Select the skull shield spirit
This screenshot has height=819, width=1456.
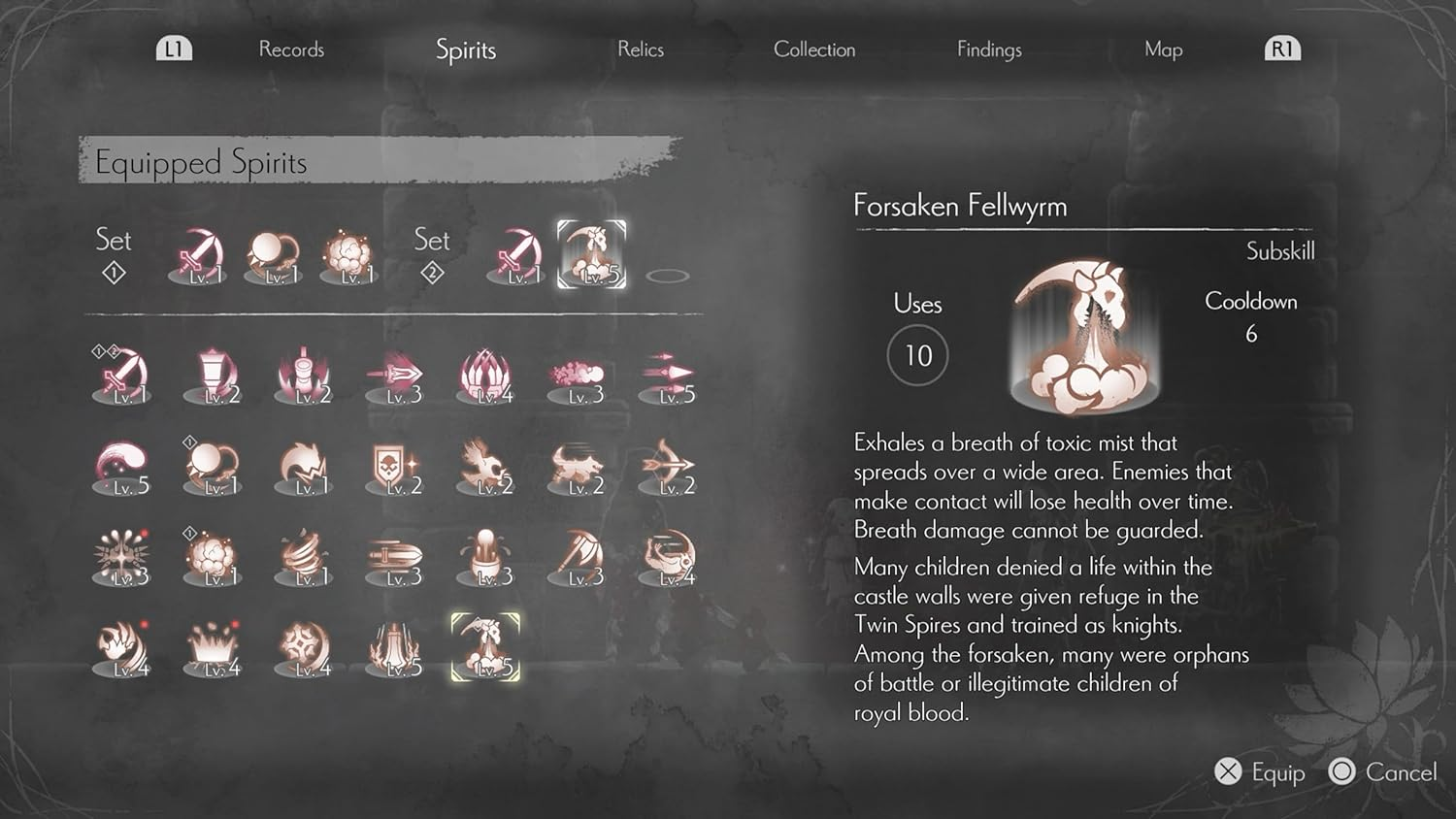pos(395,468)
